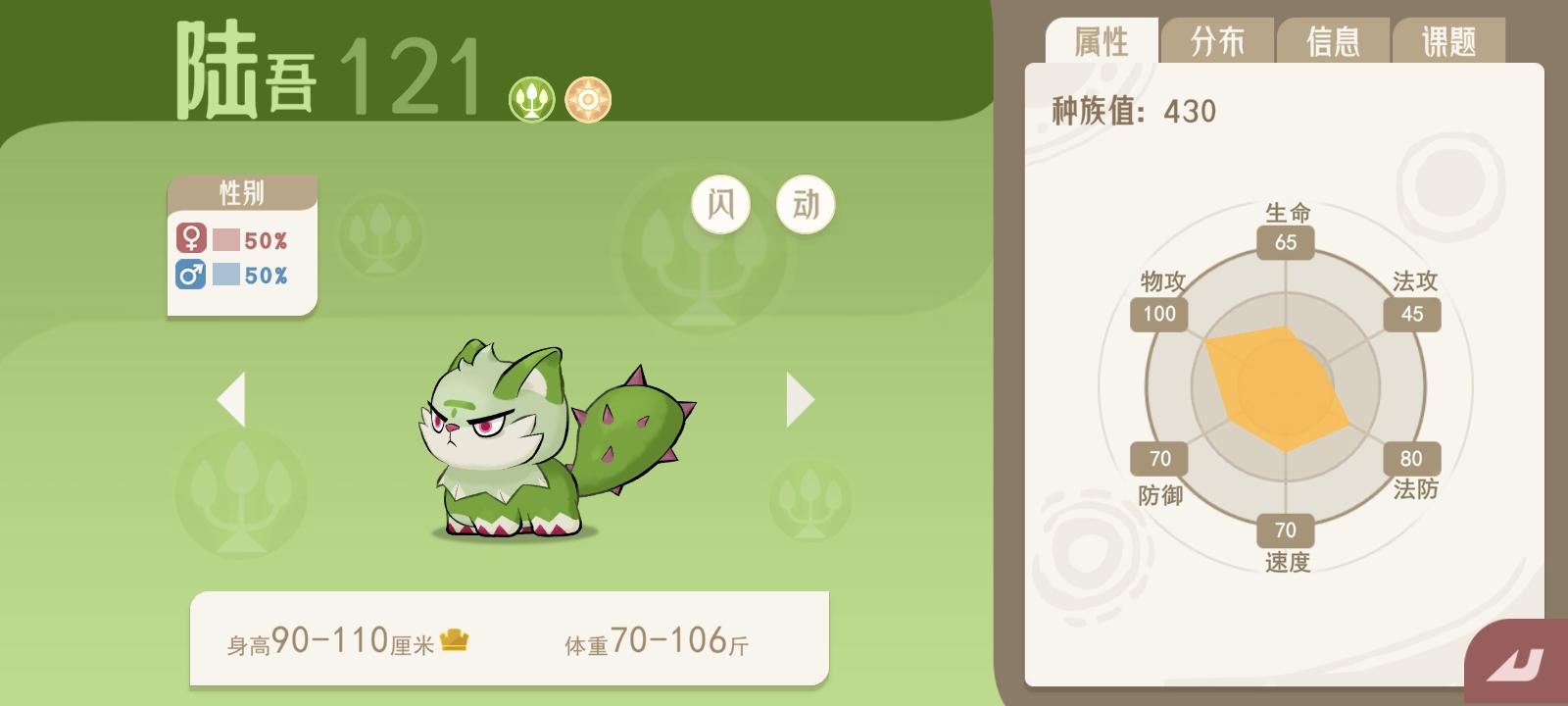
Task: Toggle 闪 to show shiny form
Action: 721,203
